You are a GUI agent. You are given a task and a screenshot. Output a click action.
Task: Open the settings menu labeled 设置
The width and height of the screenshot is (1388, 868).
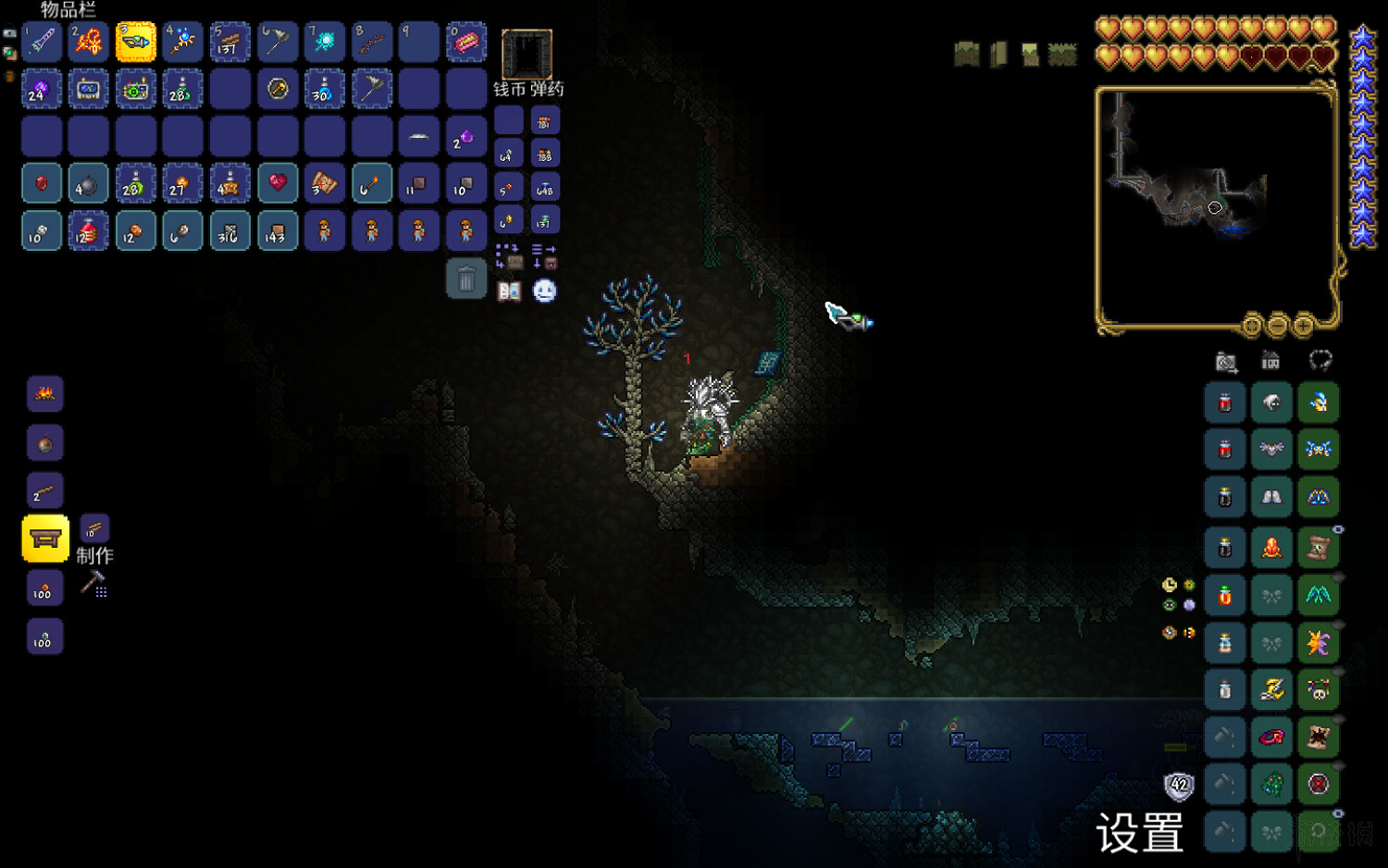(x=1139, y=833)
